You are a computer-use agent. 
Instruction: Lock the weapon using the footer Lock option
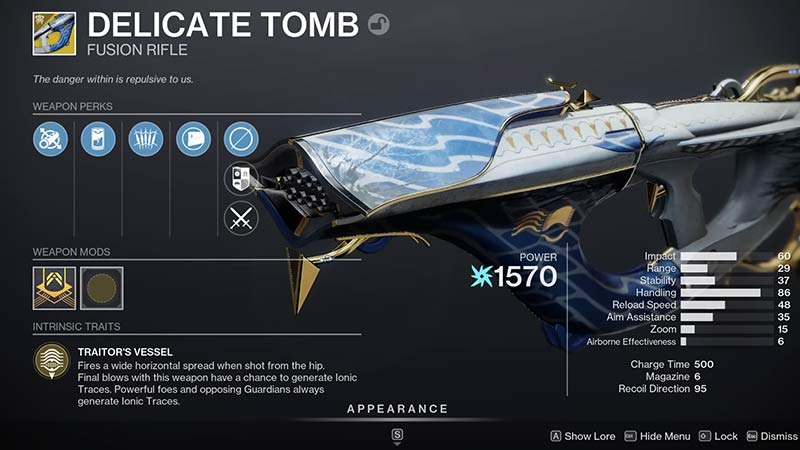(718, 436)
